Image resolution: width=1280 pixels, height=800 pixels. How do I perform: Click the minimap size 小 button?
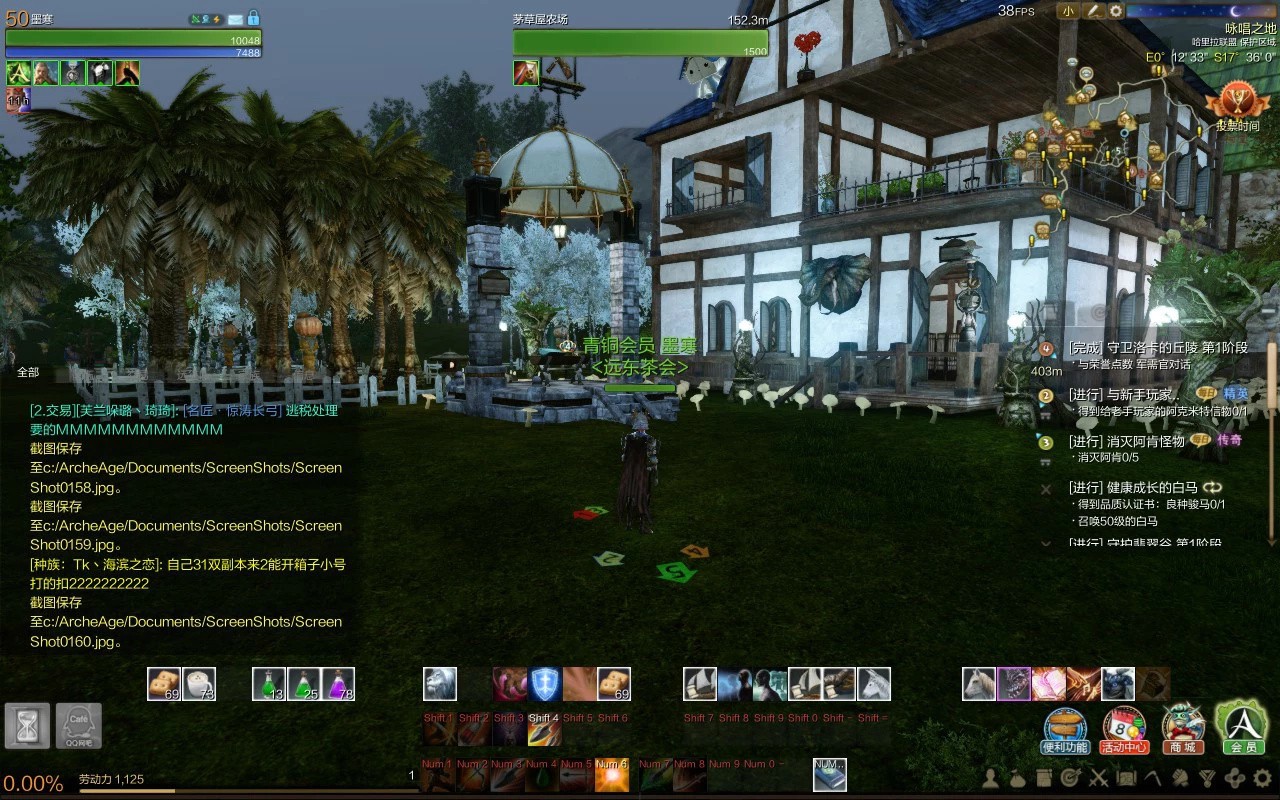click(1069, 11)
